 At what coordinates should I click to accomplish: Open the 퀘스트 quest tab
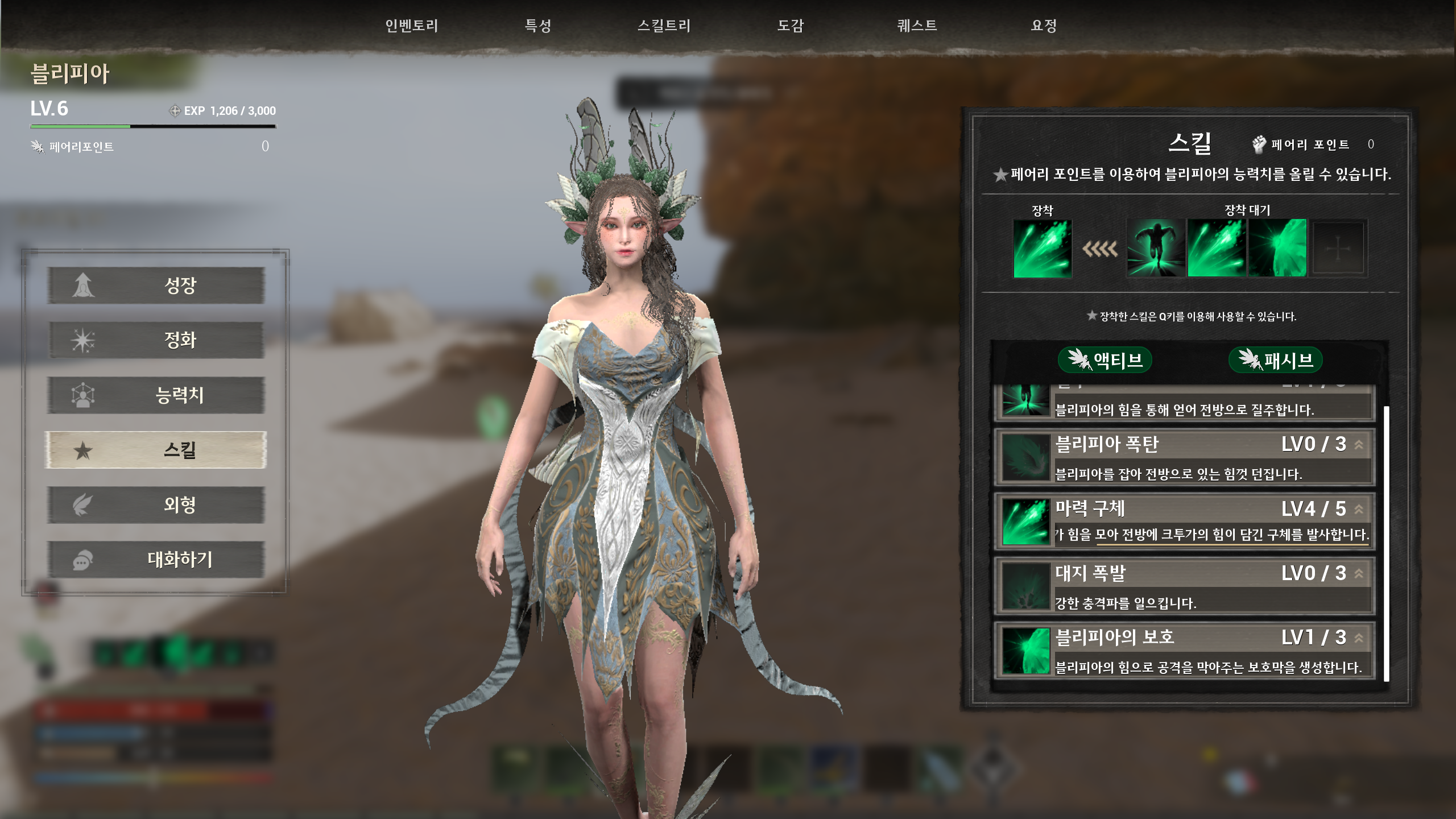click(917, 26)
